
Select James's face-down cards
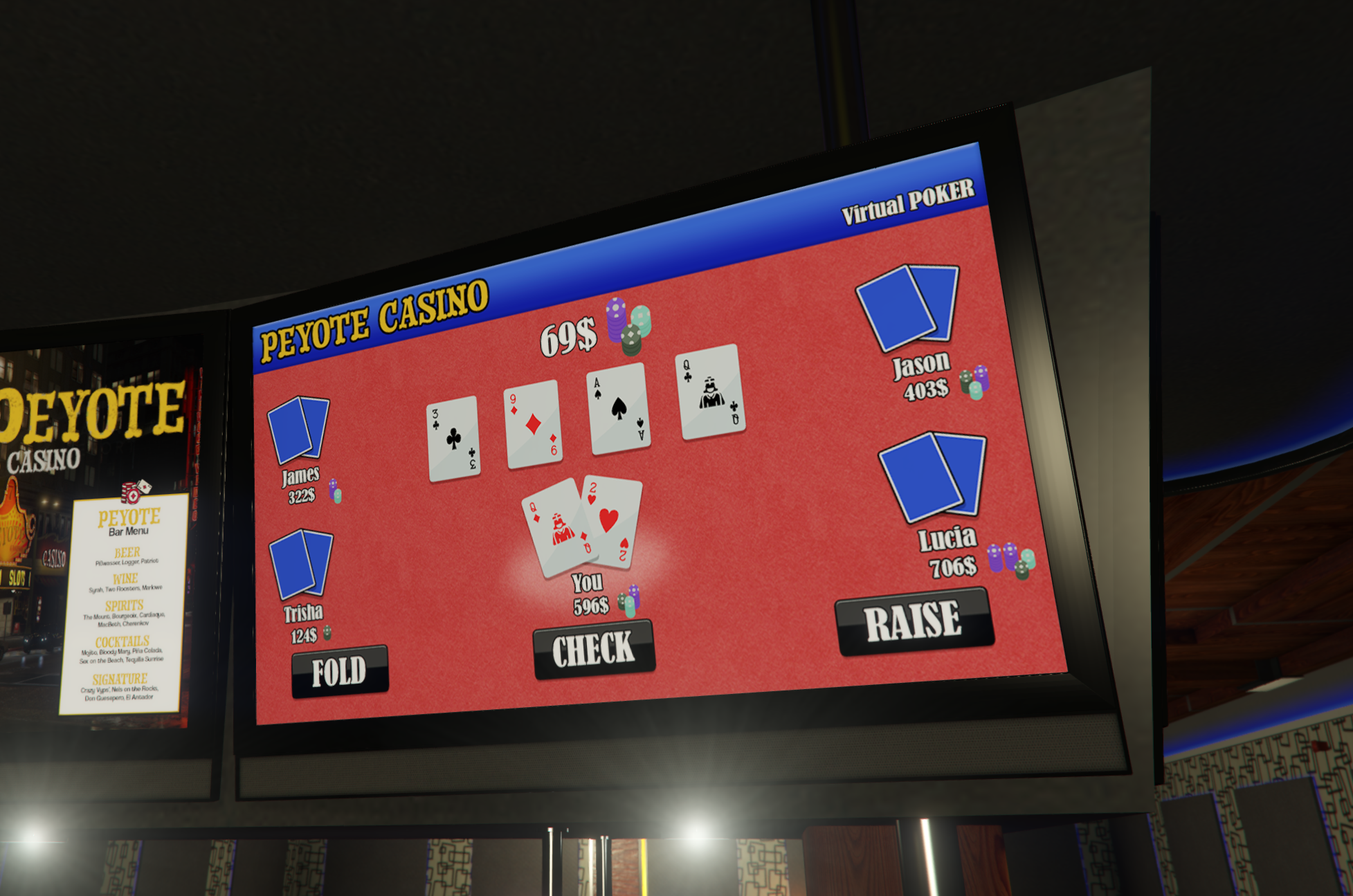[298, 429]
